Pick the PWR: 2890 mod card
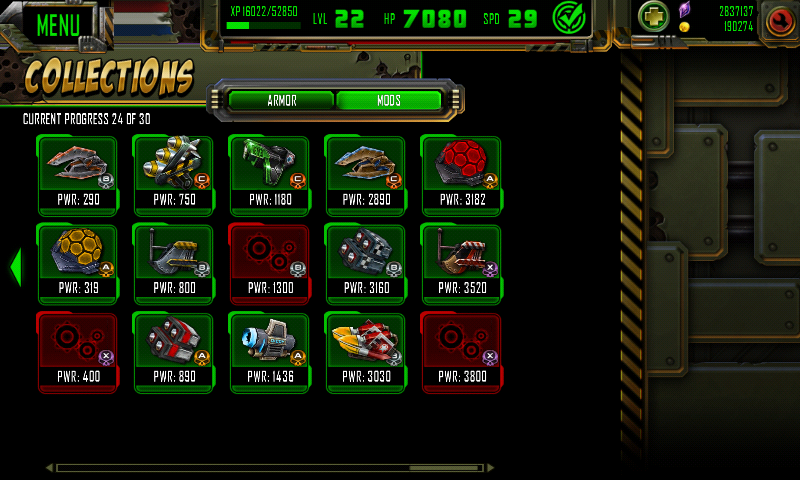The image size is (800, 480). (365, 175)
